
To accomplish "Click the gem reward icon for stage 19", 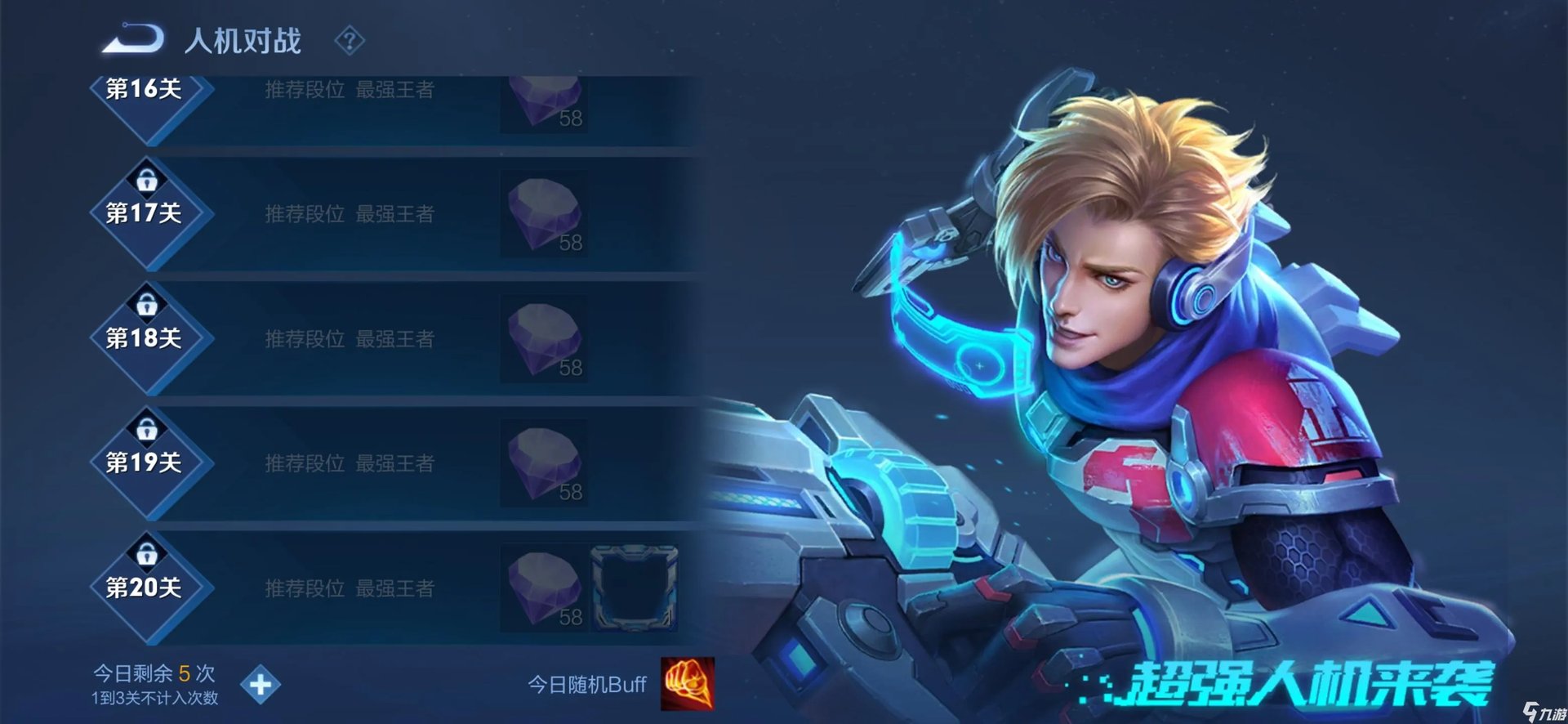I will tap(543, 462).
